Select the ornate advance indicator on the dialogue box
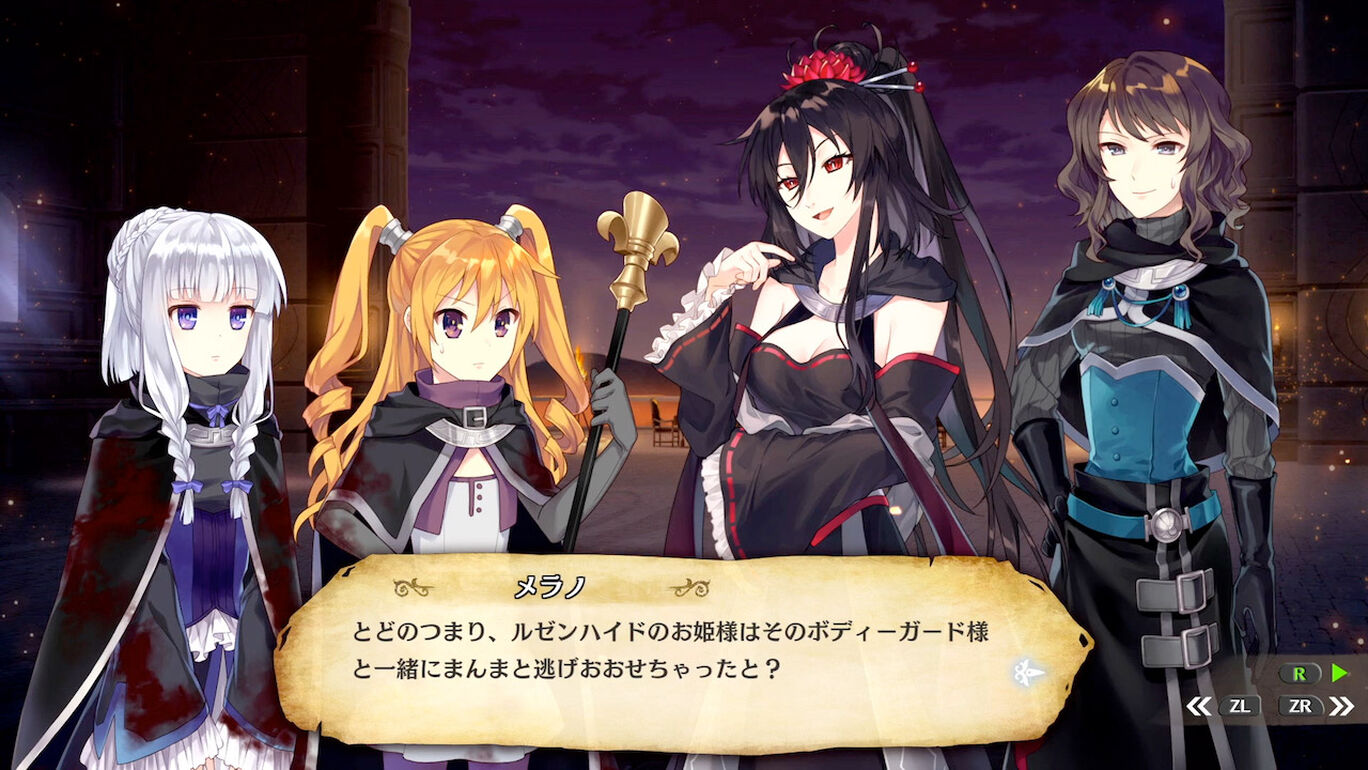The image size is (1368, 770). point(1027,673)
